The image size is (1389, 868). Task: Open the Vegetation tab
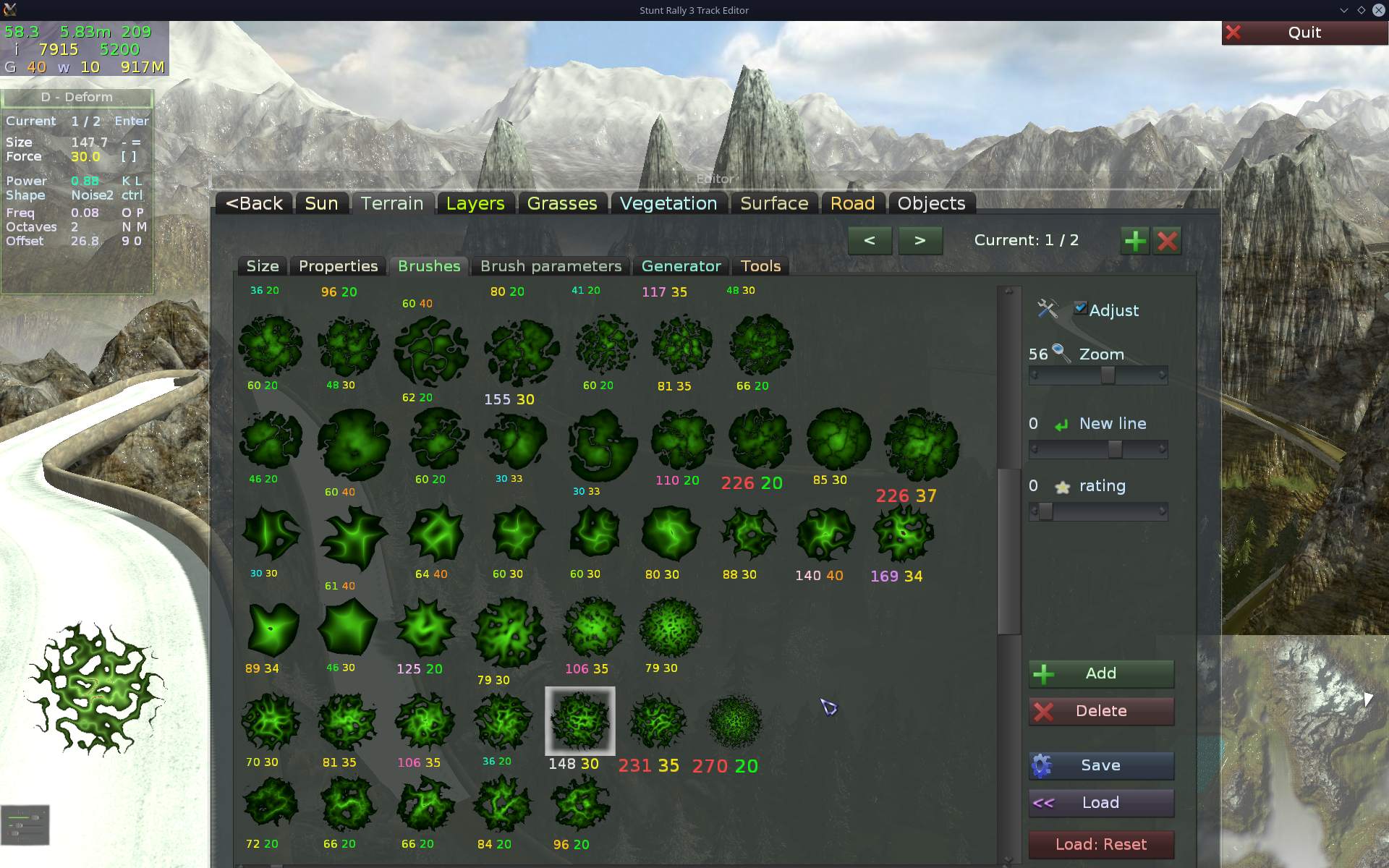(x=668, y=204)
